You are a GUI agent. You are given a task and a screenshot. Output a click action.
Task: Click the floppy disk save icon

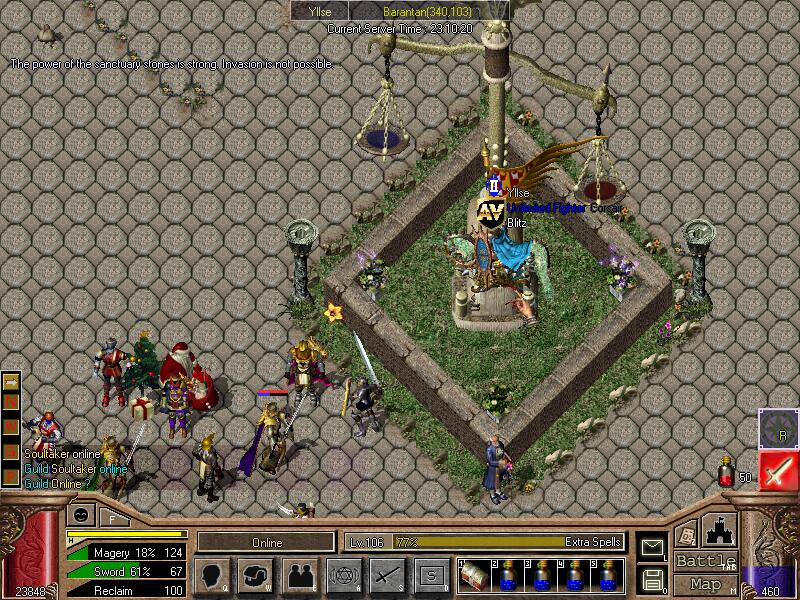(652, 578)
